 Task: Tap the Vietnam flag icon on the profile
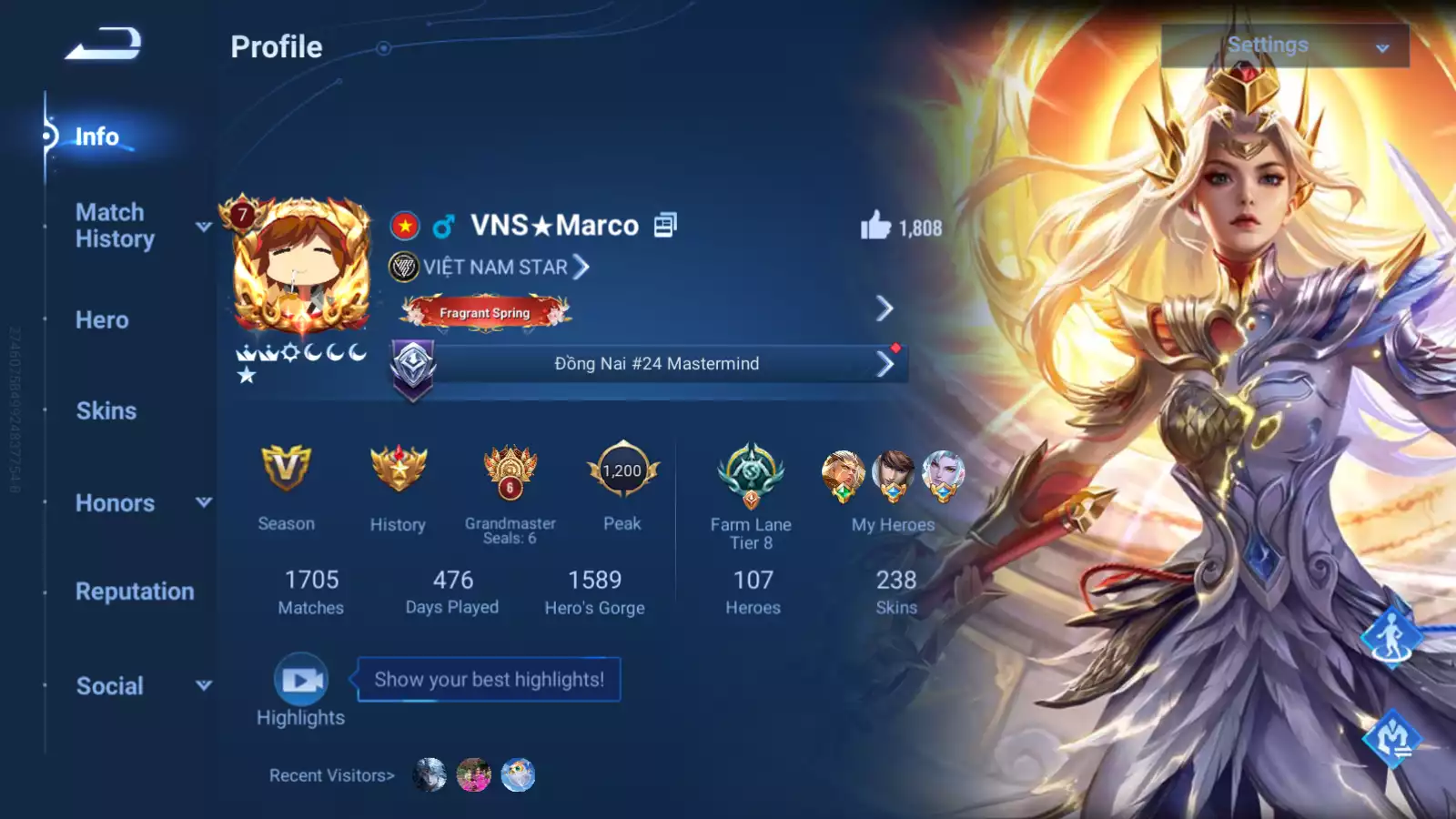point(403,225)
